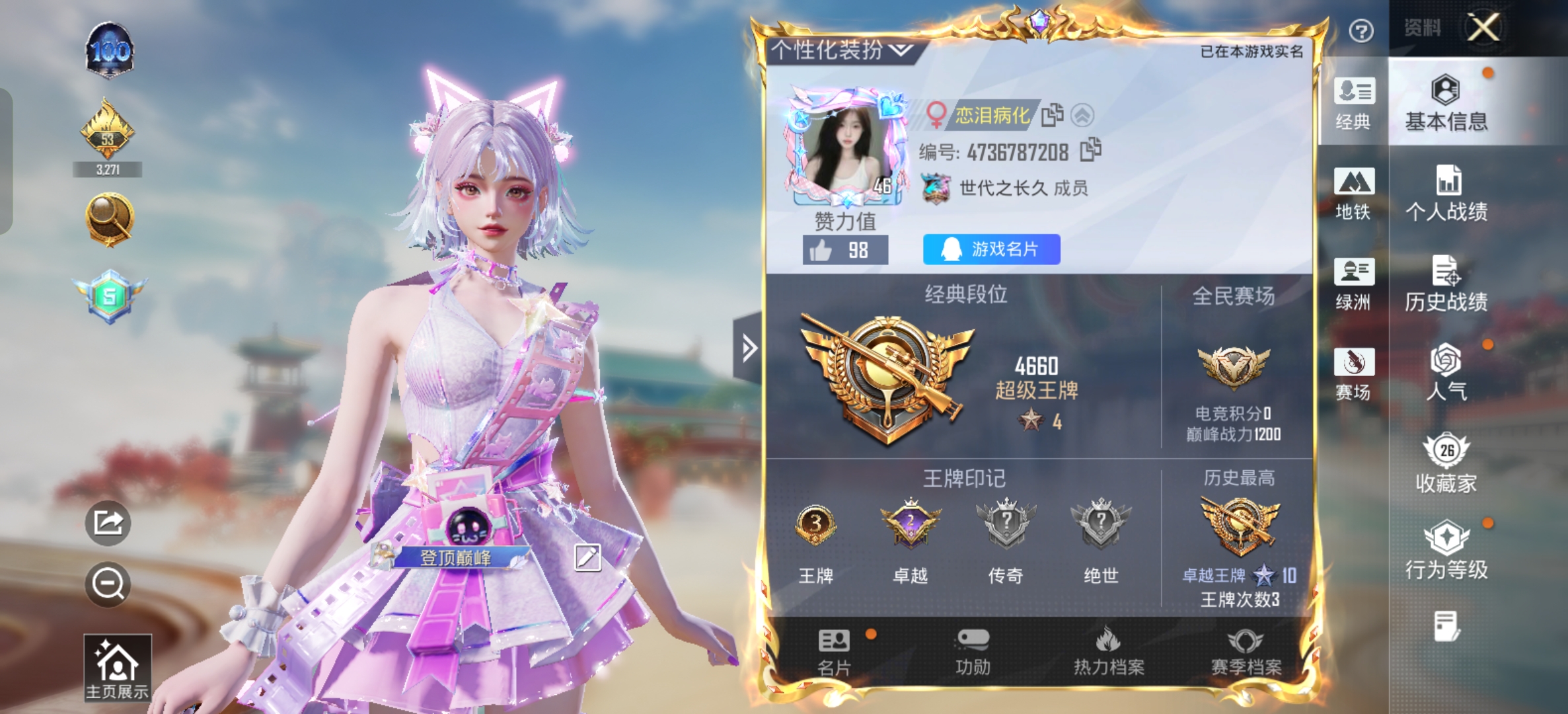Viewport: 1568px width, 714px height.
Task: Copy the player ID 4736787208
Action: [x=1090, y=149]
